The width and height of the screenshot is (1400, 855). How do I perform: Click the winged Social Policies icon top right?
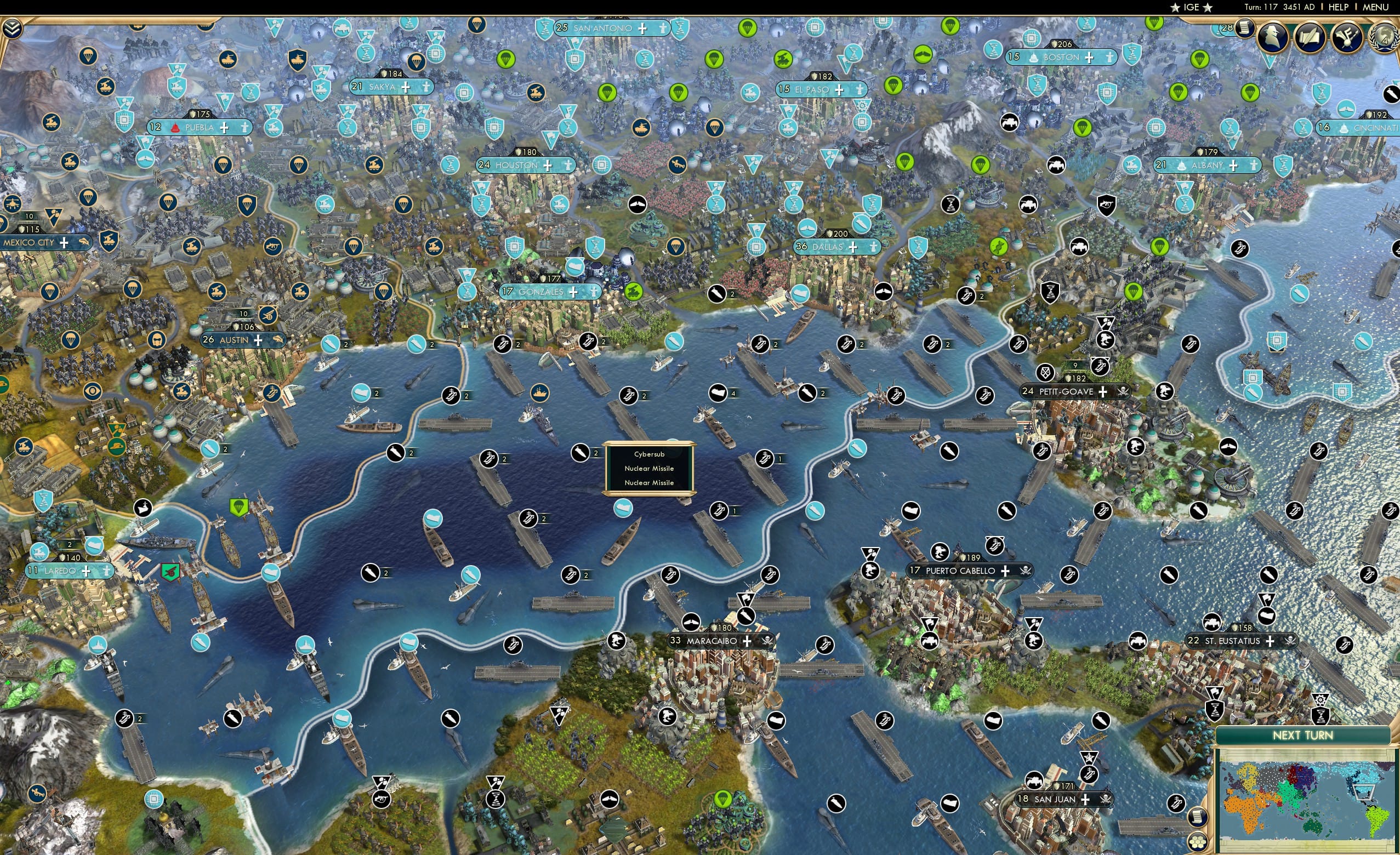pos(1350,38)
